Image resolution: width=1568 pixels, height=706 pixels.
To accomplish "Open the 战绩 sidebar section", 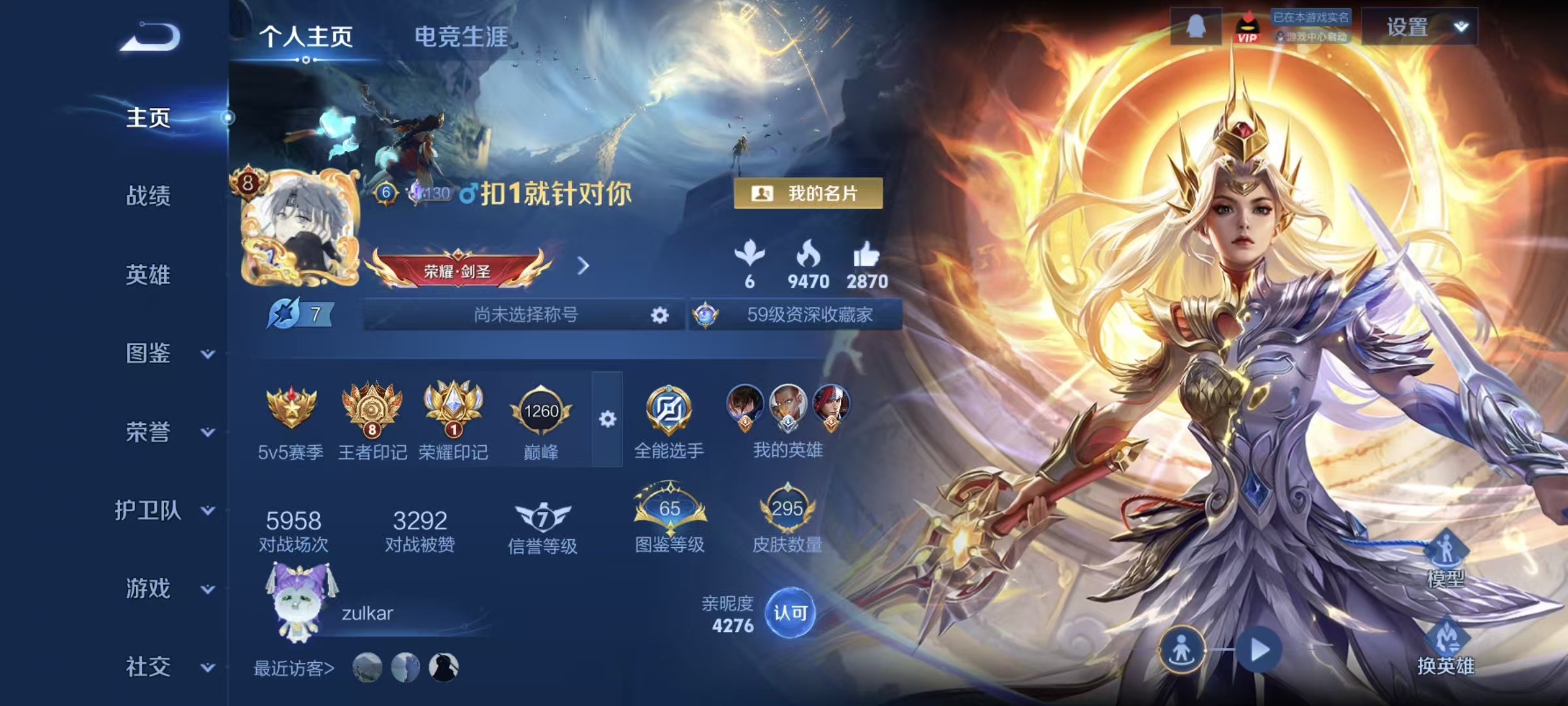I will tap(148, 195).
